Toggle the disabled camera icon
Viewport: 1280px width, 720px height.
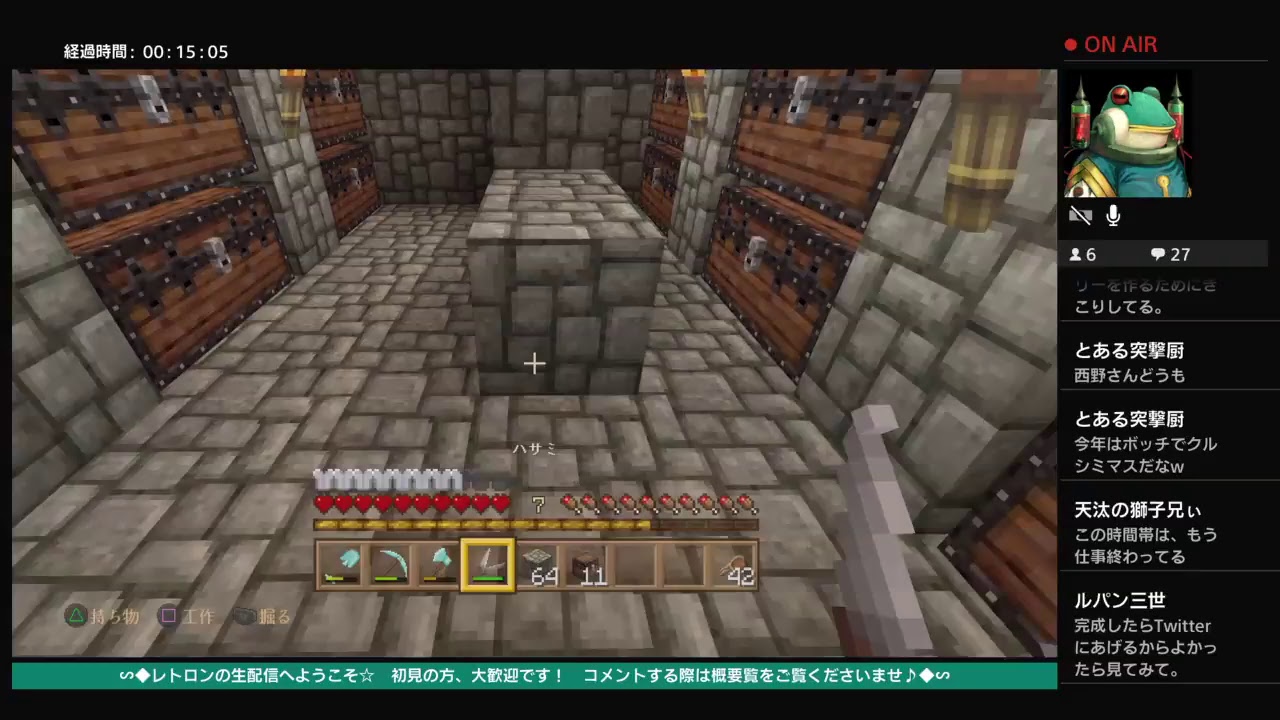click(x=1081, y=215)
